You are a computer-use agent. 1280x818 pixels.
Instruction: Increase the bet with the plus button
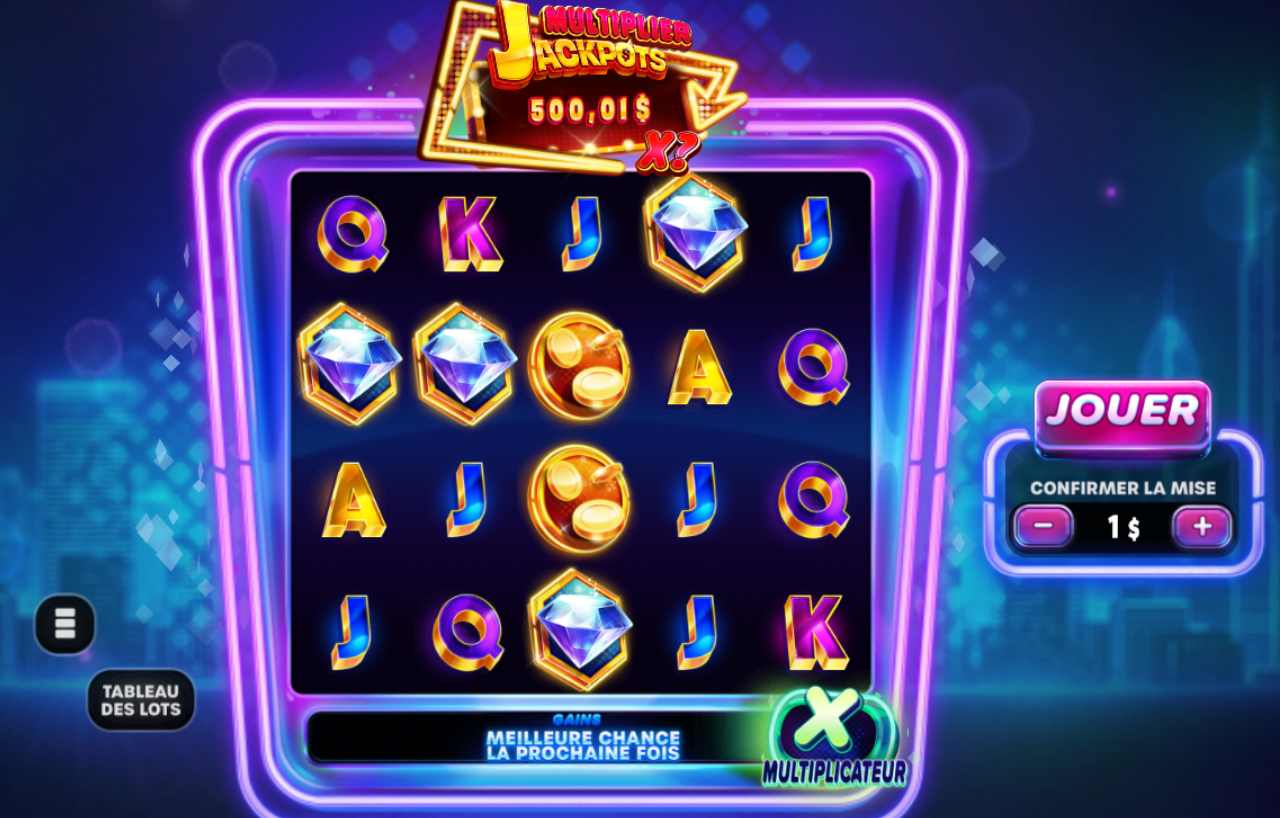1203,525
